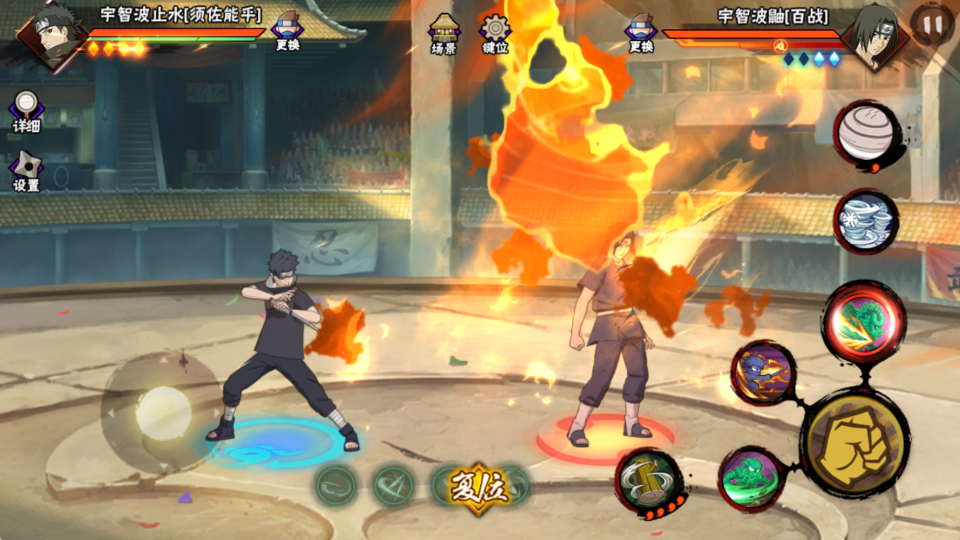Use the purple-background ninja skill

coord(763,373)
